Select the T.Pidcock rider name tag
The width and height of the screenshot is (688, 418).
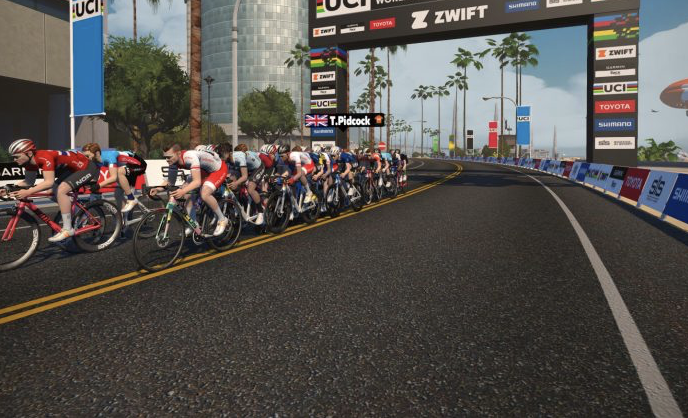tap(345, 120)
